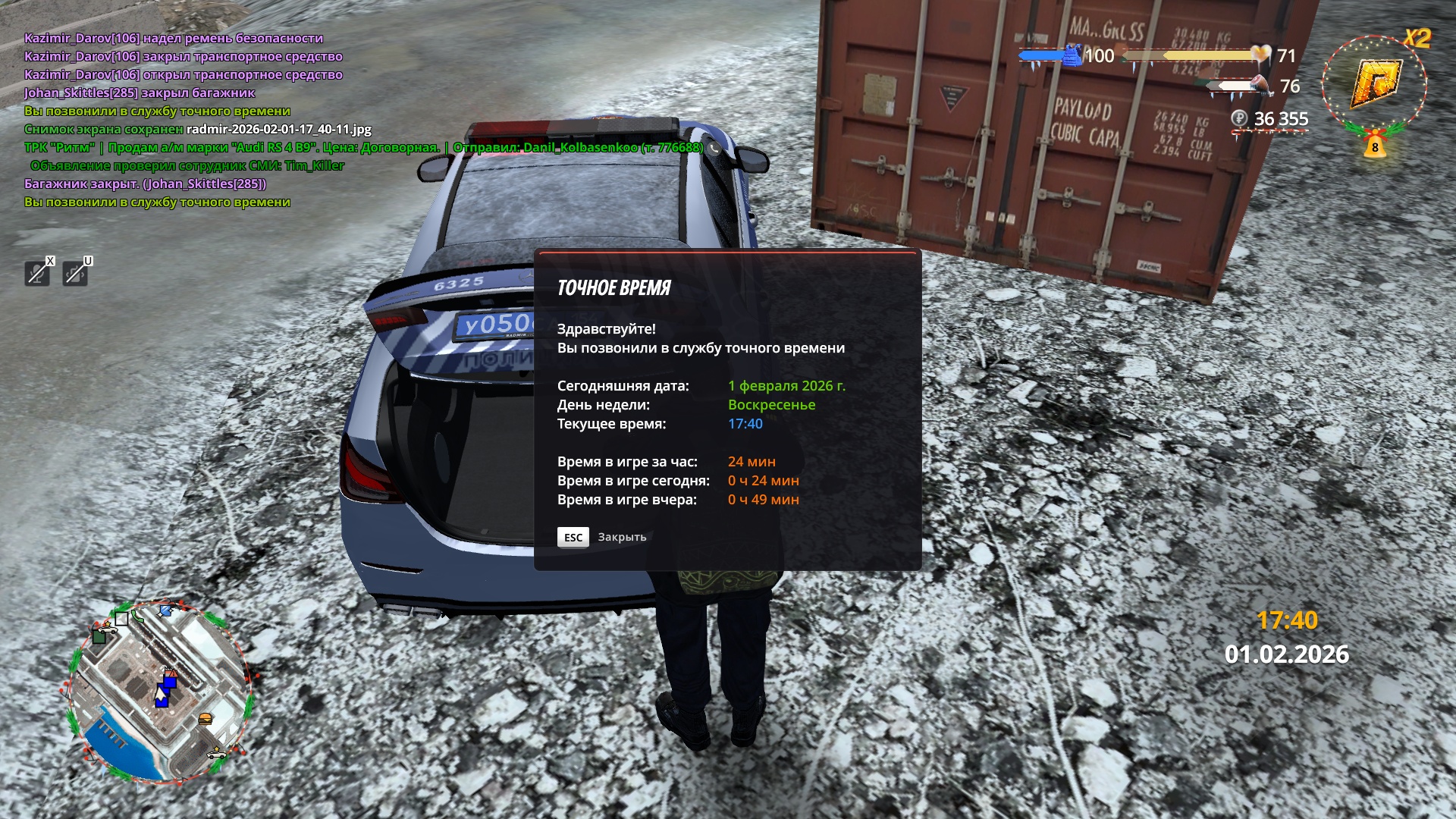Click the green phone marker on minimap

point(137,616)
